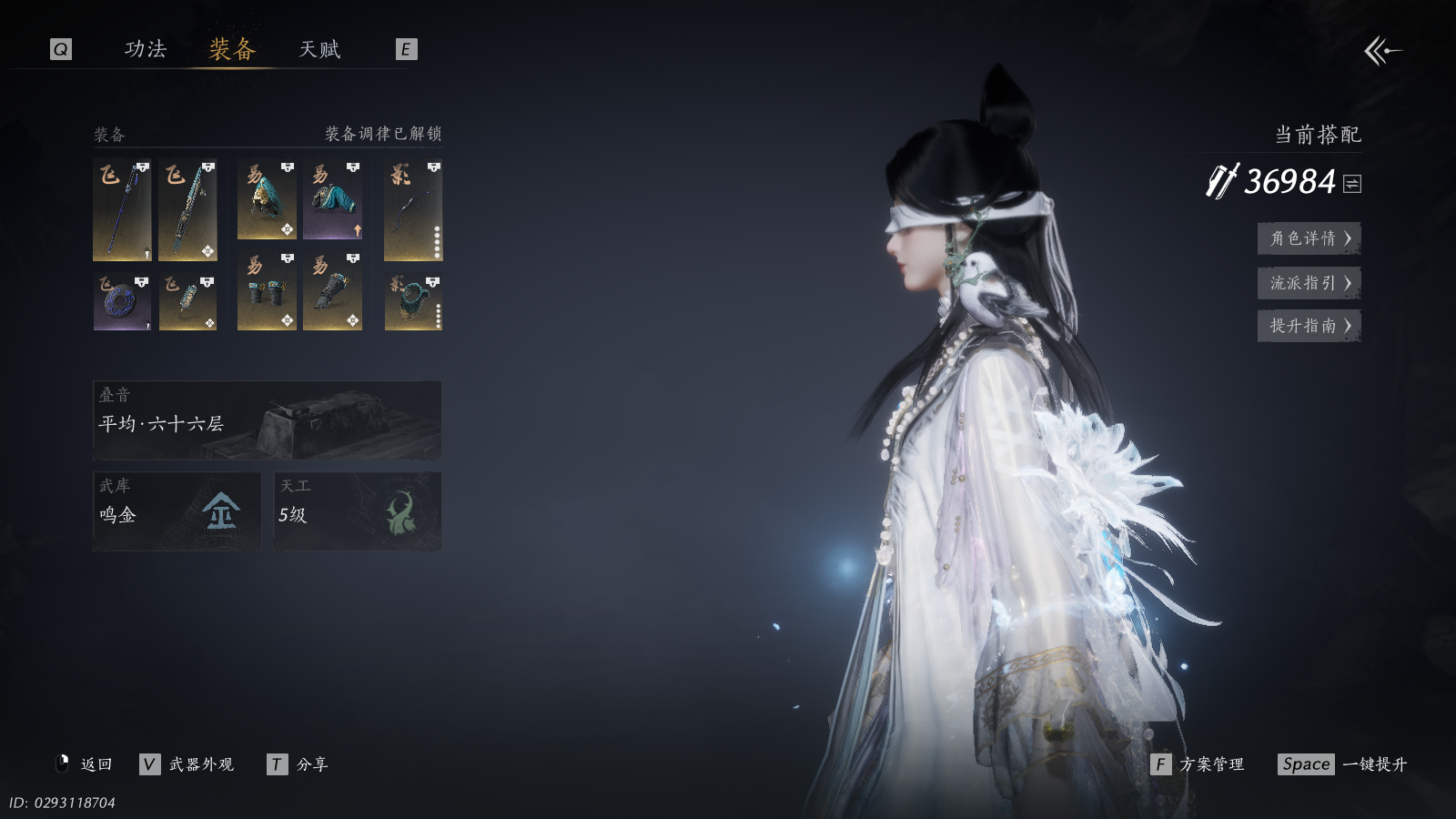Choose the hanging pendant accessory slot

(x=187, y=302)
